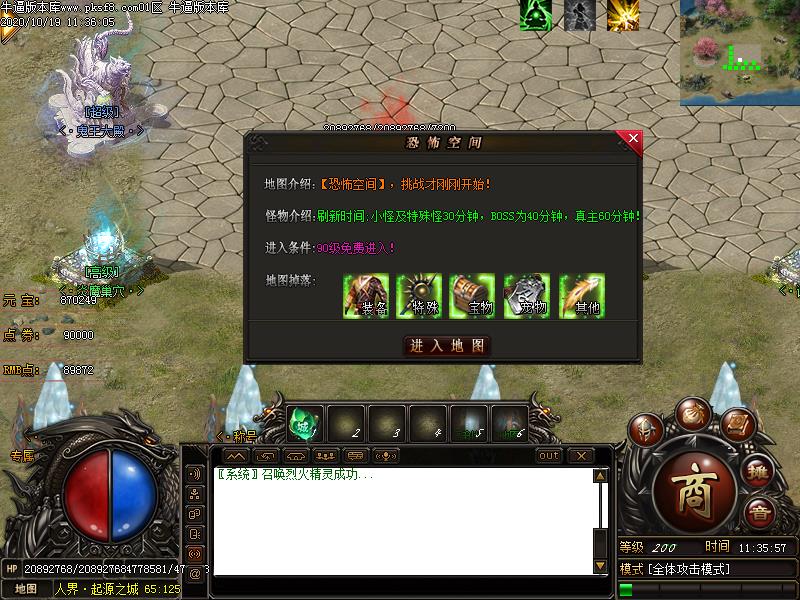
Task: Choose the 特殊 drop icon
Action: (x=420, y=296)
